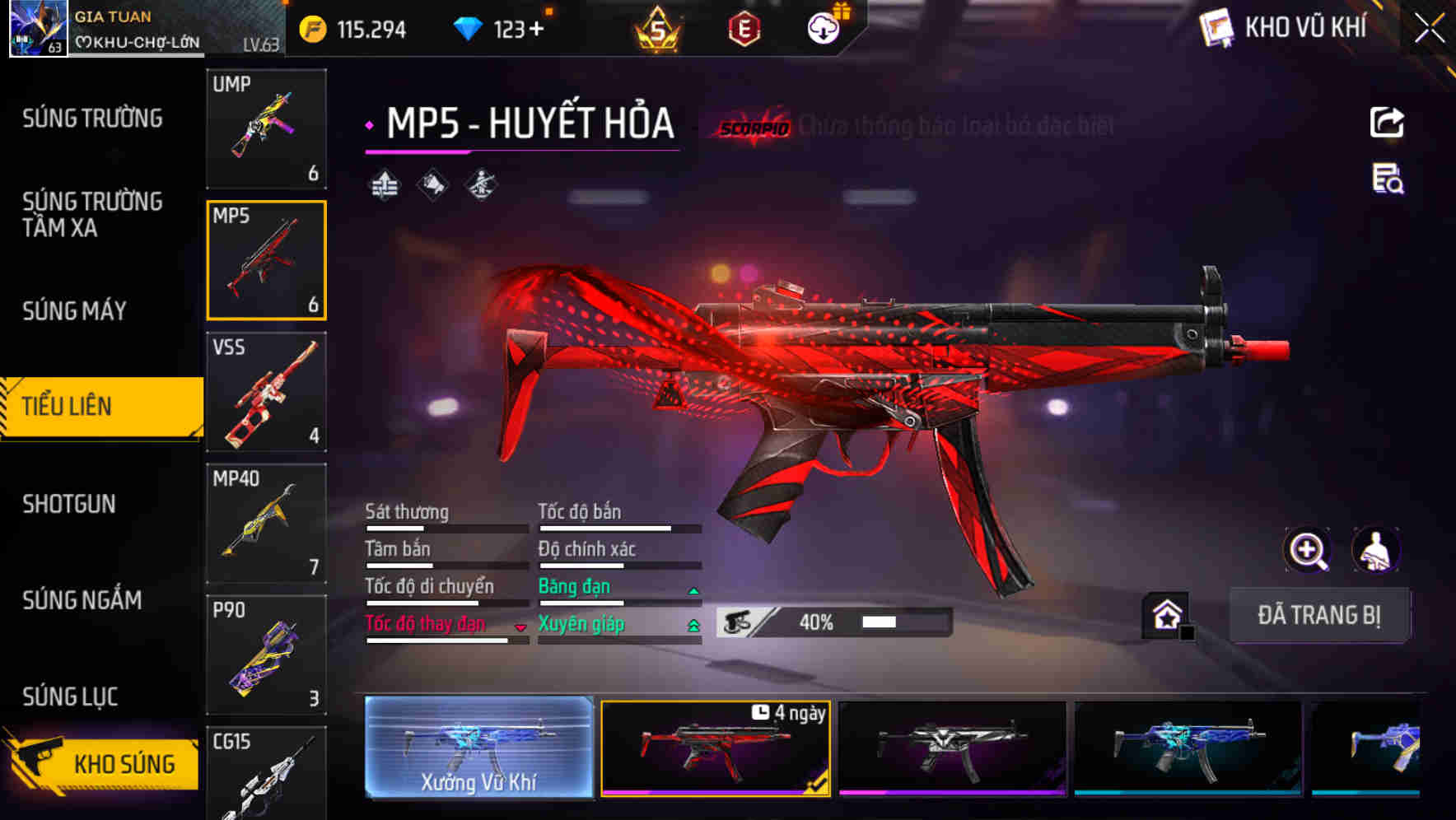The image size is (1456, 820).
Task: Click the green arrow beside Băng đạn
Action: [692, 589]
